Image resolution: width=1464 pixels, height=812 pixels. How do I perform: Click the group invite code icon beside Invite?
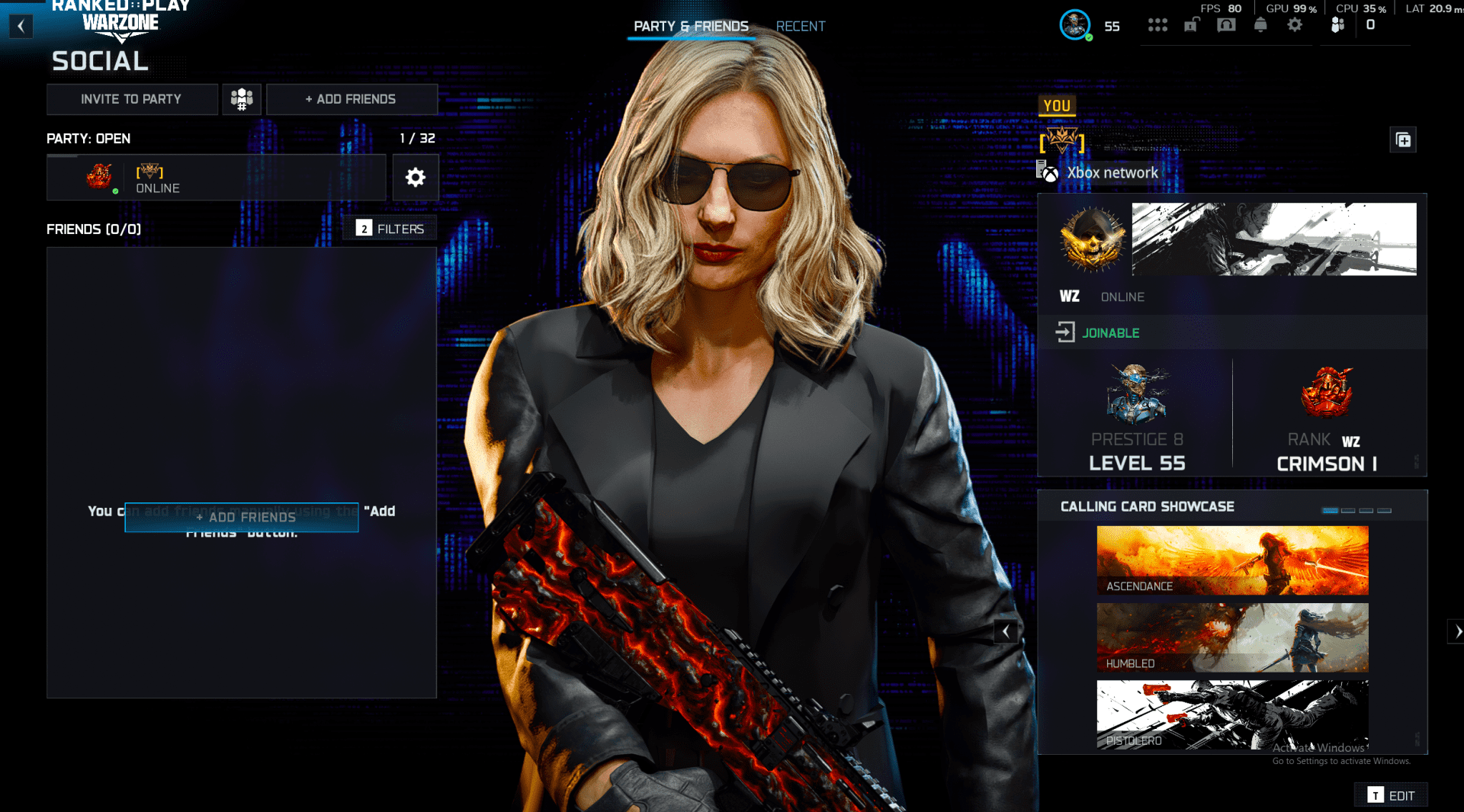point(242,98)
